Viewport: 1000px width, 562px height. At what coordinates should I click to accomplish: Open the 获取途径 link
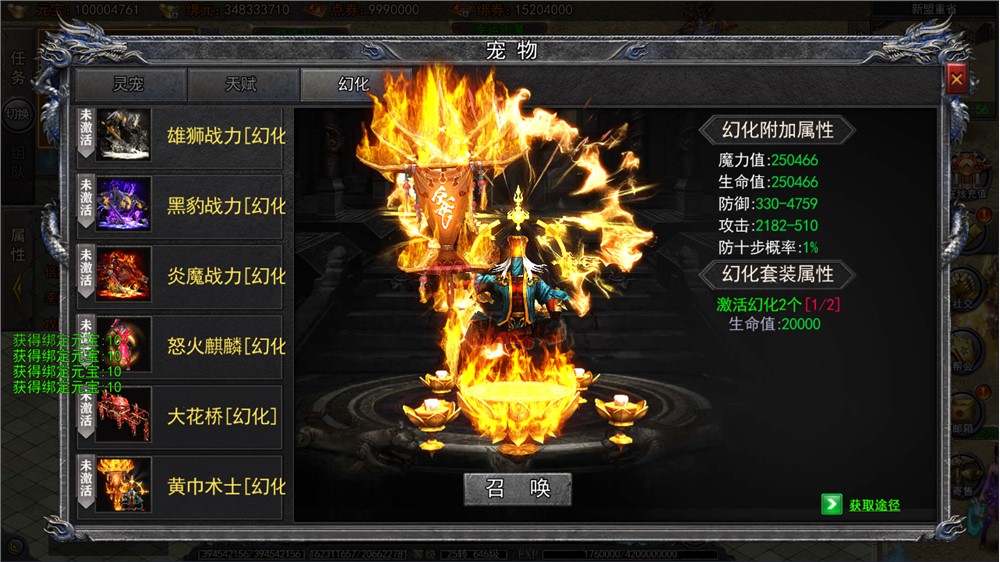875,505
